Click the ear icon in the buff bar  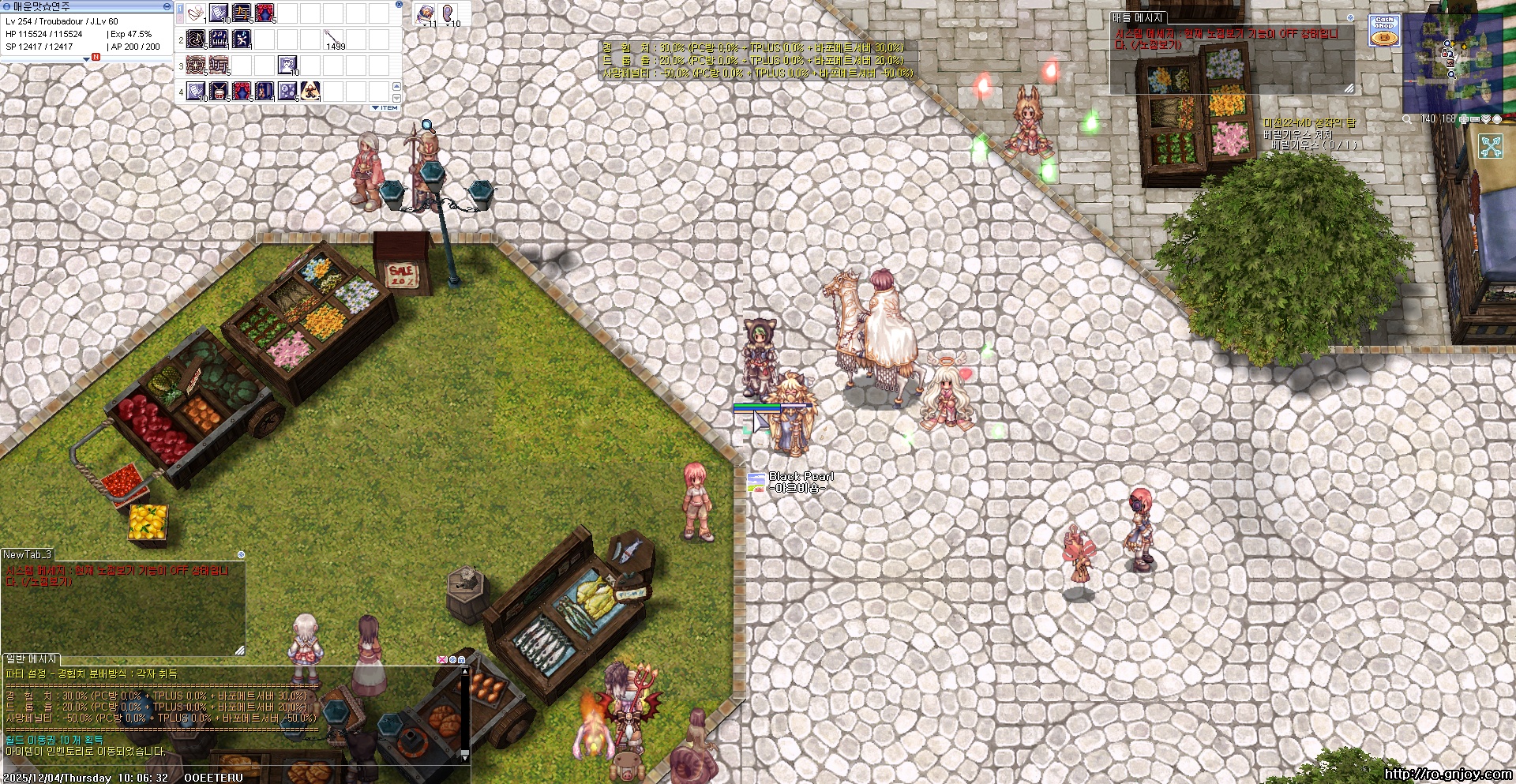[448, 13]
